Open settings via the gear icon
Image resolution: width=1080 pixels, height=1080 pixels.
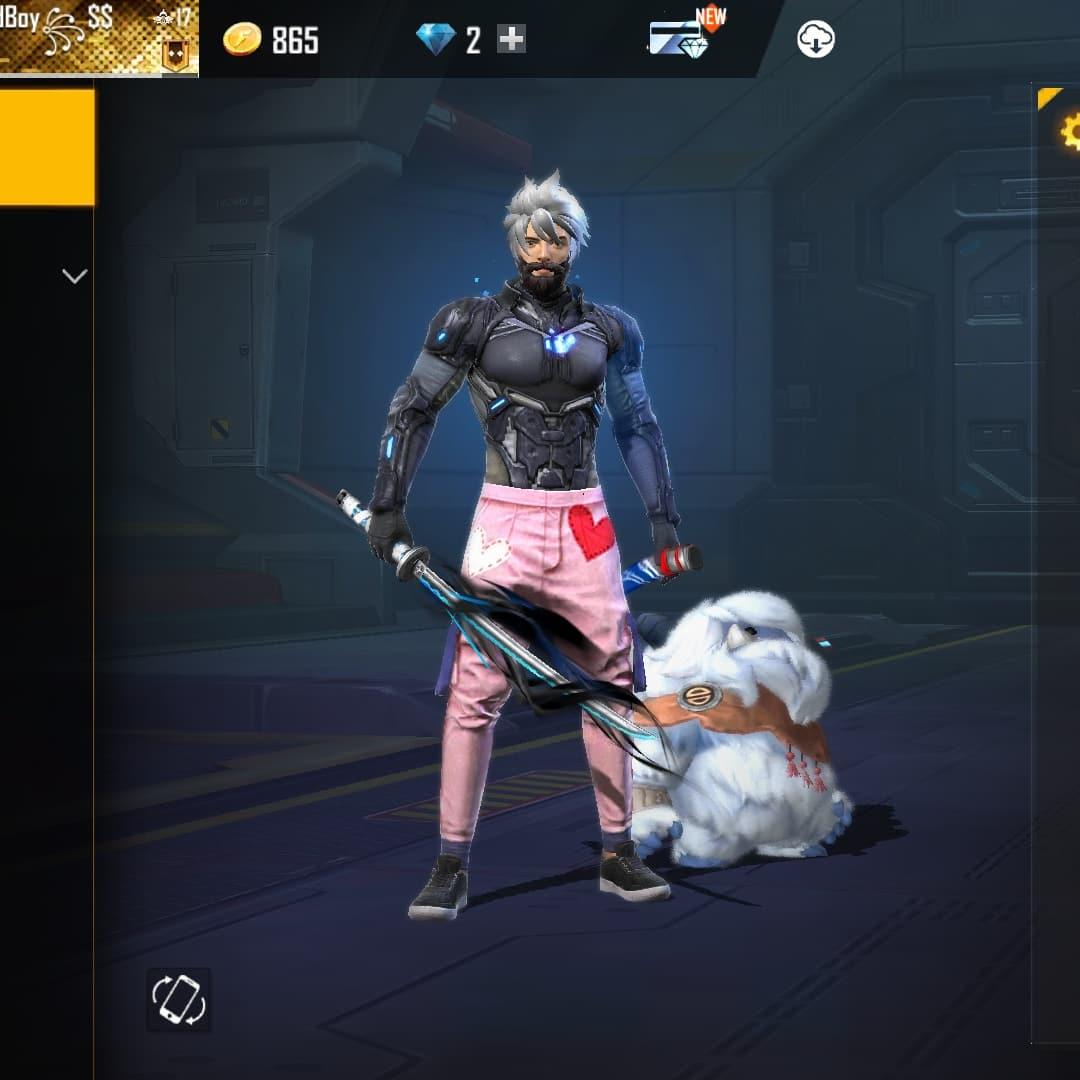click(x=1070, y=132)
